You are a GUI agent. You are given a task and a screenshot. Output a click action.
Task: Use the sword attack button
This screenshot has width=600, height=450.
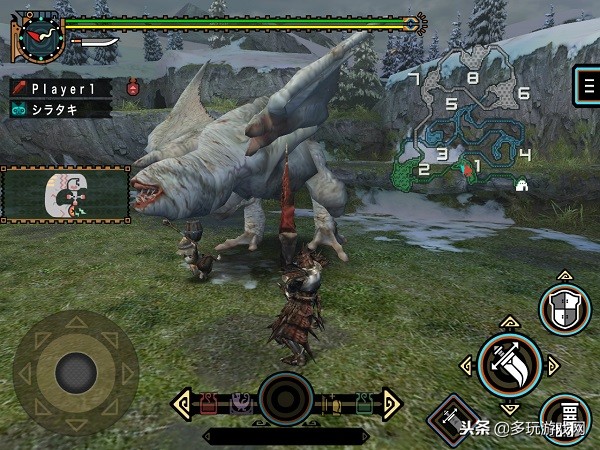coord(509,365)
